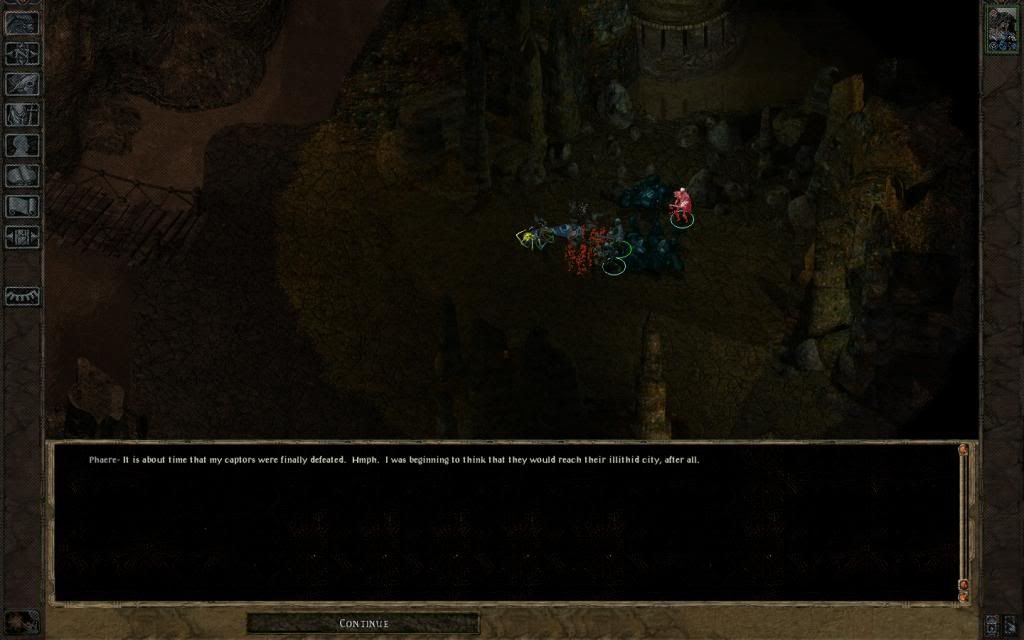Open the inventory screen
Viewport: 1024px width, 640px height.
coord(22,114)
